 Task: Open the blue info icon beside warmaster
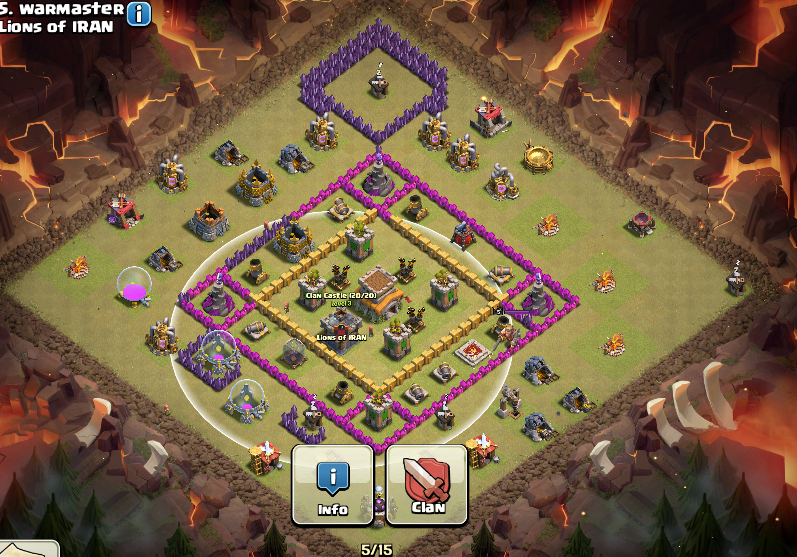(139, 13)
